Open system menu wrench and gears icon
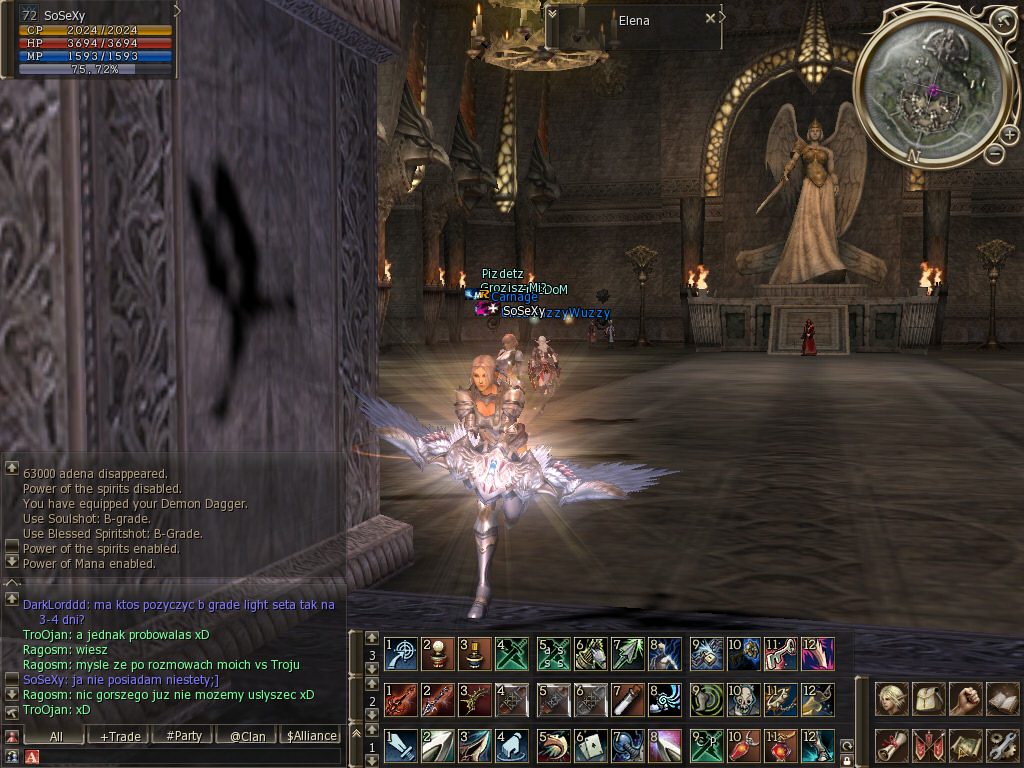Screen dimensions: 1024x768 pos(1002,745)
